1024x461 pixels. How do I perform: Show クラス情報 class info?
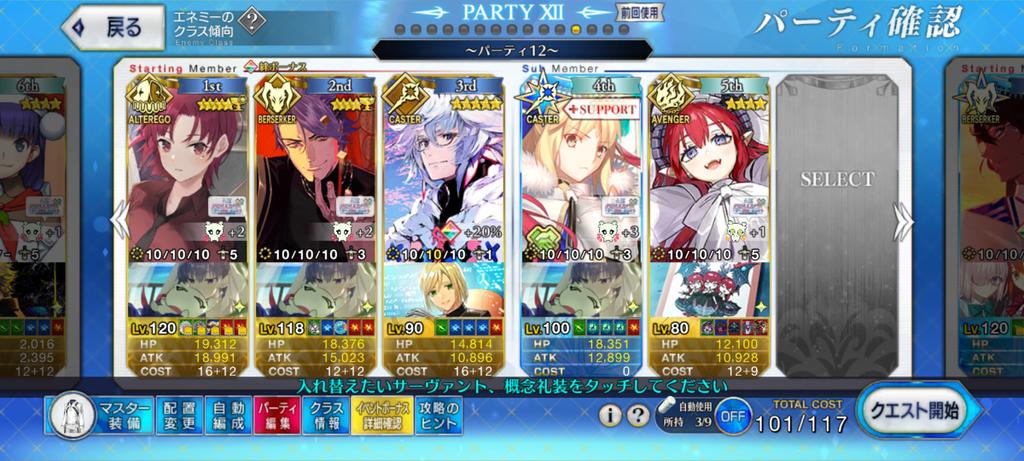326,416
